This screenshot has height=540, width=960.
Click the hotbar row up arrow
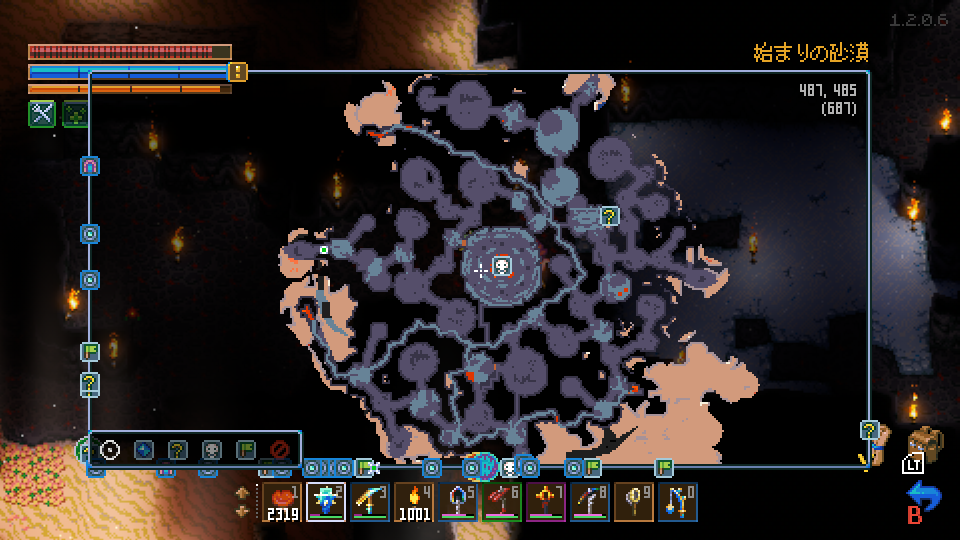pyautogui.click(x=243, y=492)
